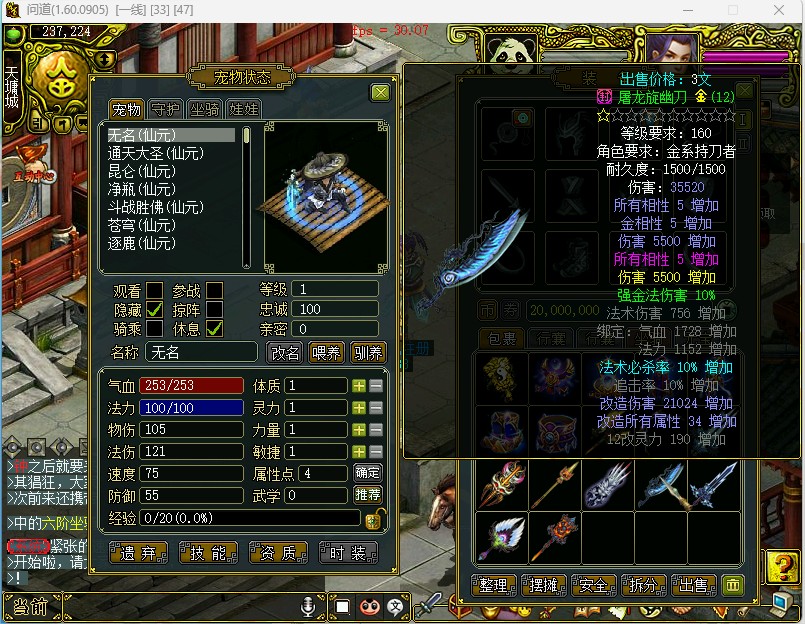Choose 斗战胜佛 from the pet list
805x624 pixels.
coord(156,207)
